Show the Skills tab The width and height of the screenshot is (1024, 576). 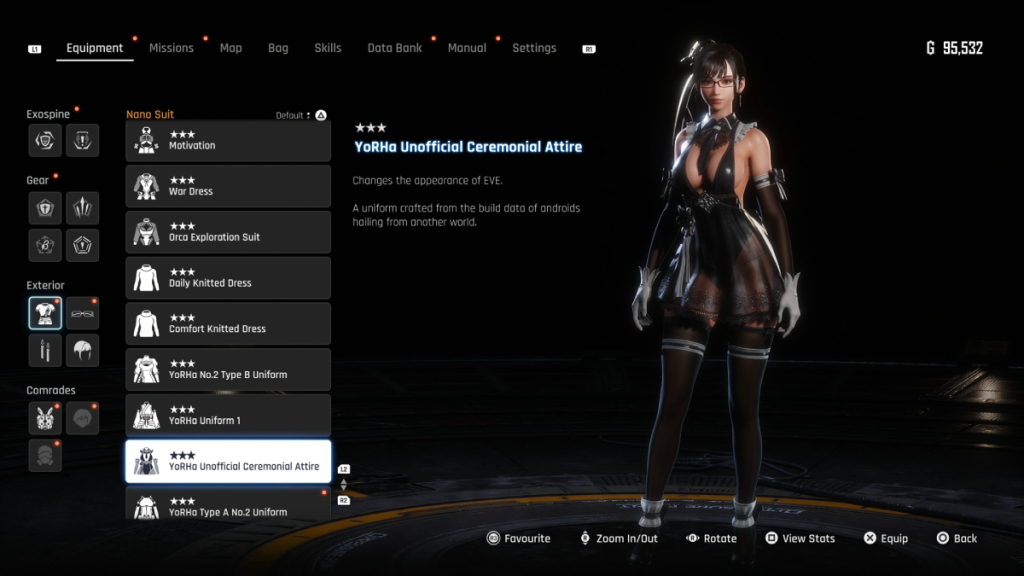coord(328,48)
